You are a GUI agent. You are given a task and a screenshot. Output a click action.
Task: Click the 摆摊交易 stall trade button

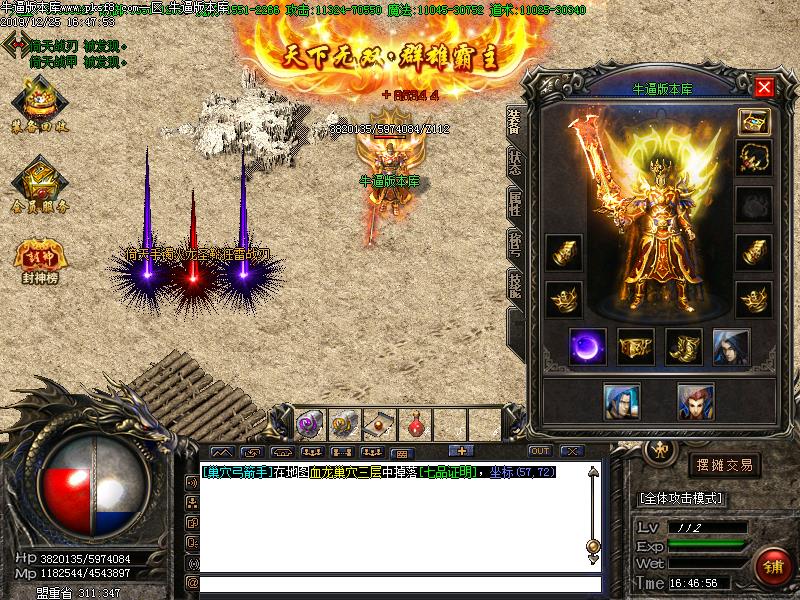click(x=724, y=465)
